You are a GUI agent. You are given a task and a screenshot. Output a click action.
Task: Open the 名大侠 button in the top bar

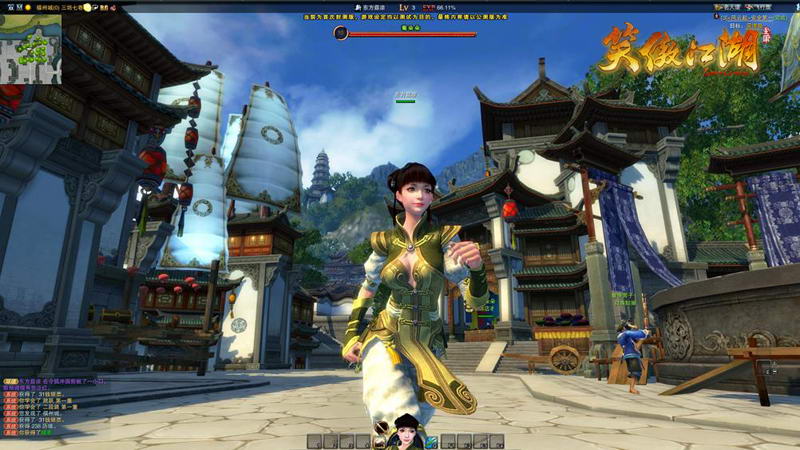pos(728,6)
